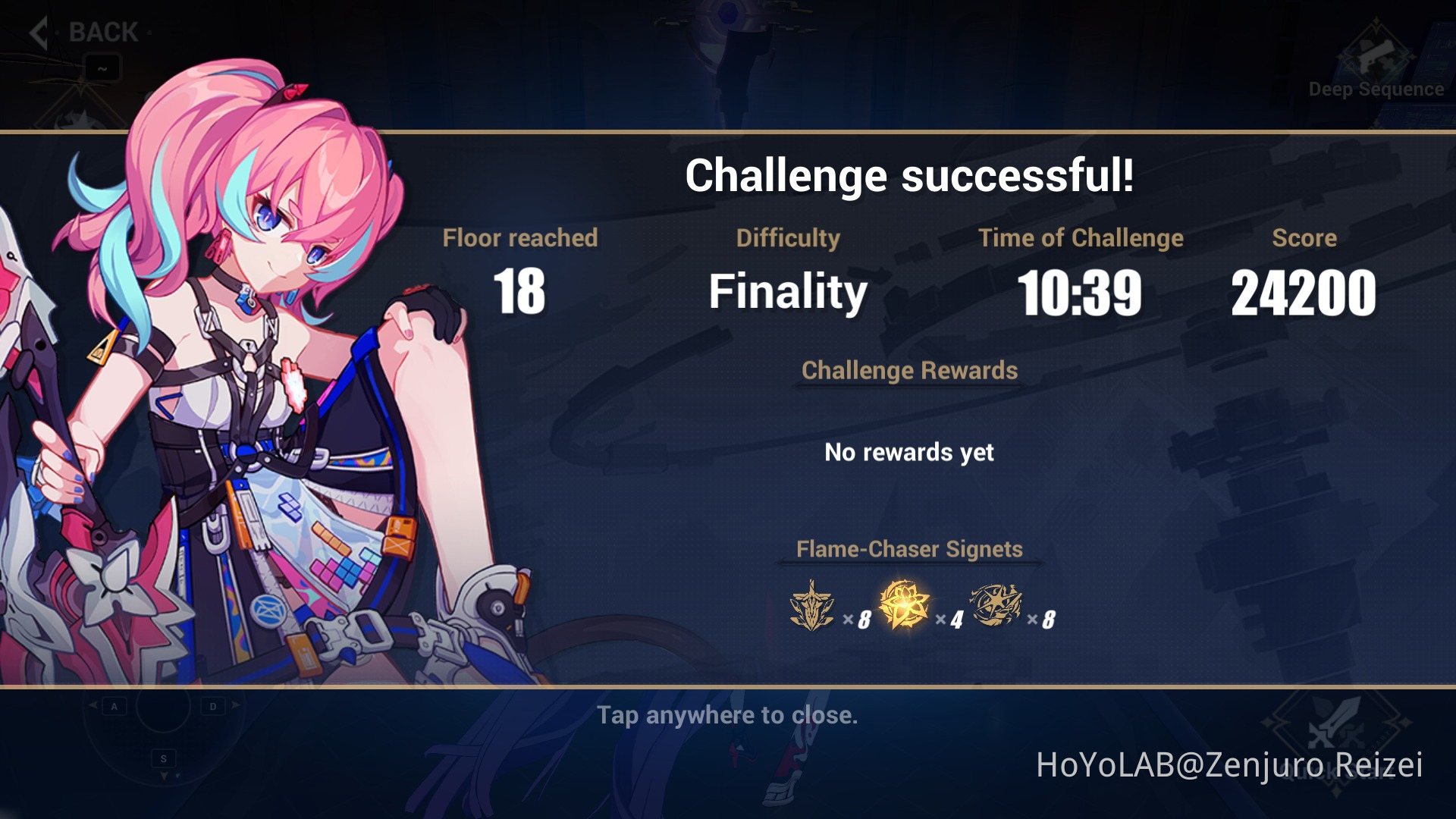Select the Finality difficulty label
This screenshot has width=1456, height=819.
pyautogui.click(x=789, y=292)
